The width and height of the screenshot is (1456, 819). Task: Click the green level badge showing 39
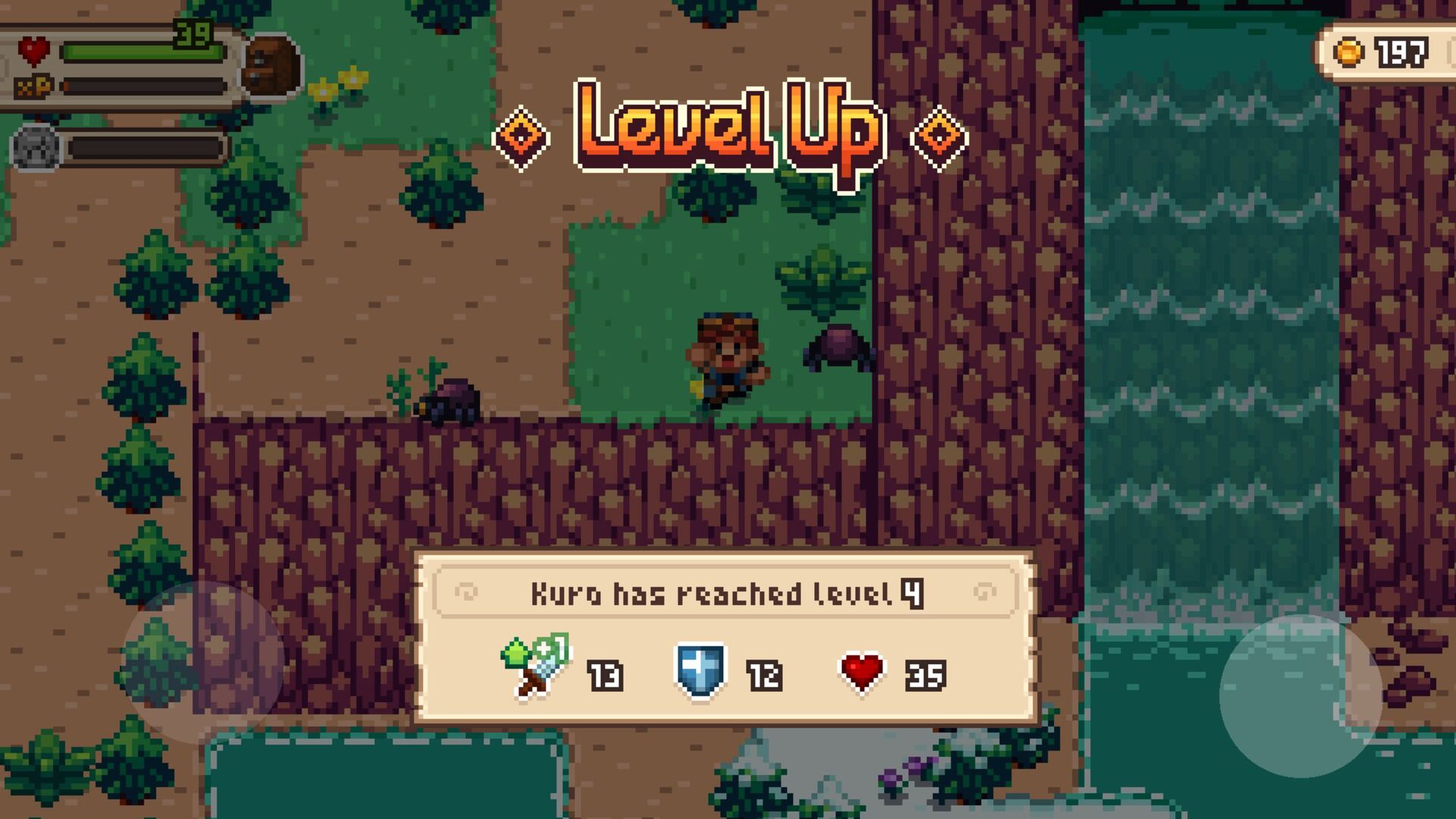click(192, 33)
